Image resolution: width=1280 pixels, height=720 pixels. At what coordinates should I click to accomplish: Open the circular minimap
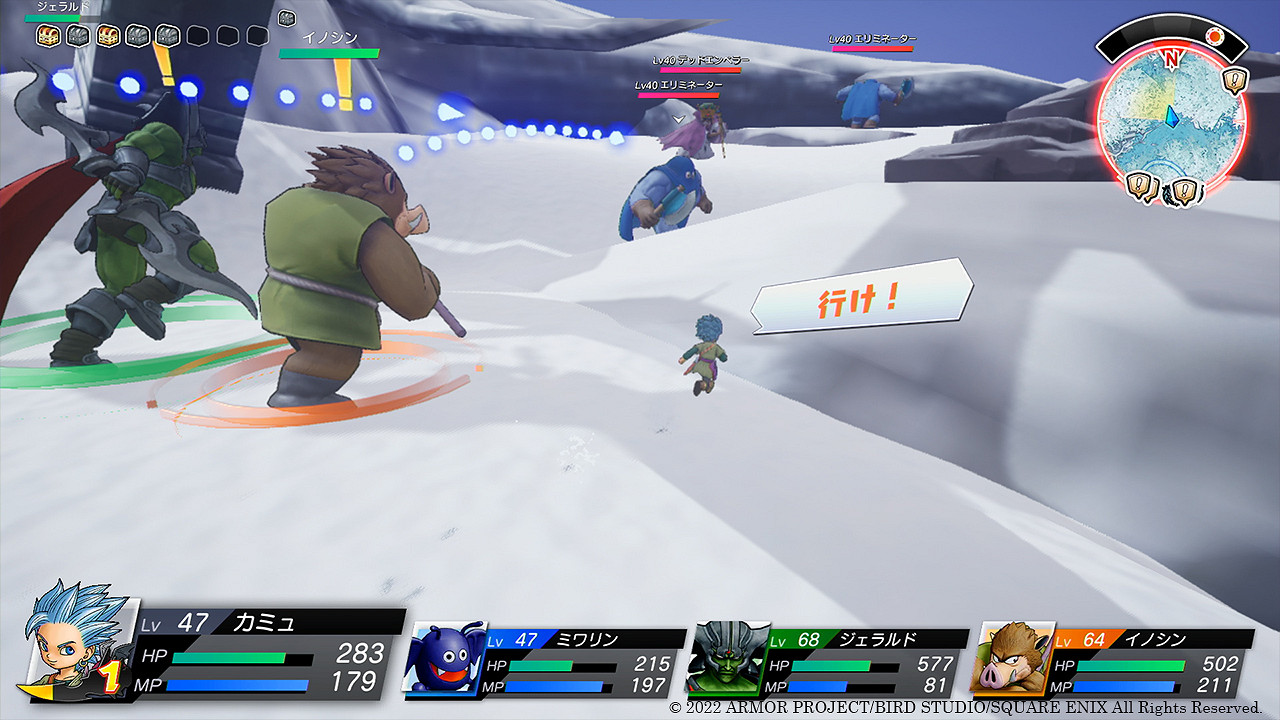[1170, 132]
